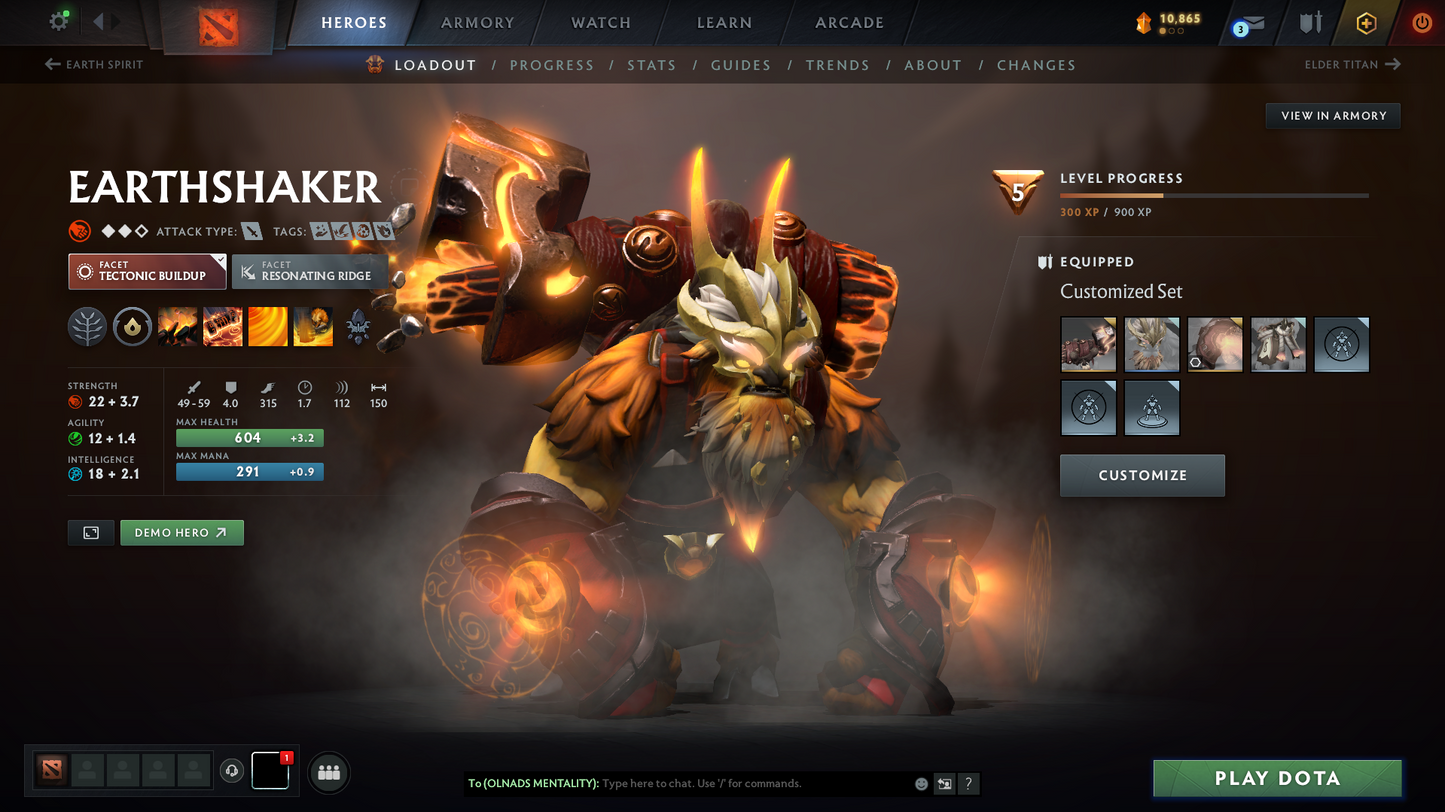View the hero Guides sub-tab
The height and width of the screenshot is (812, 1445).
click(740, 65)
